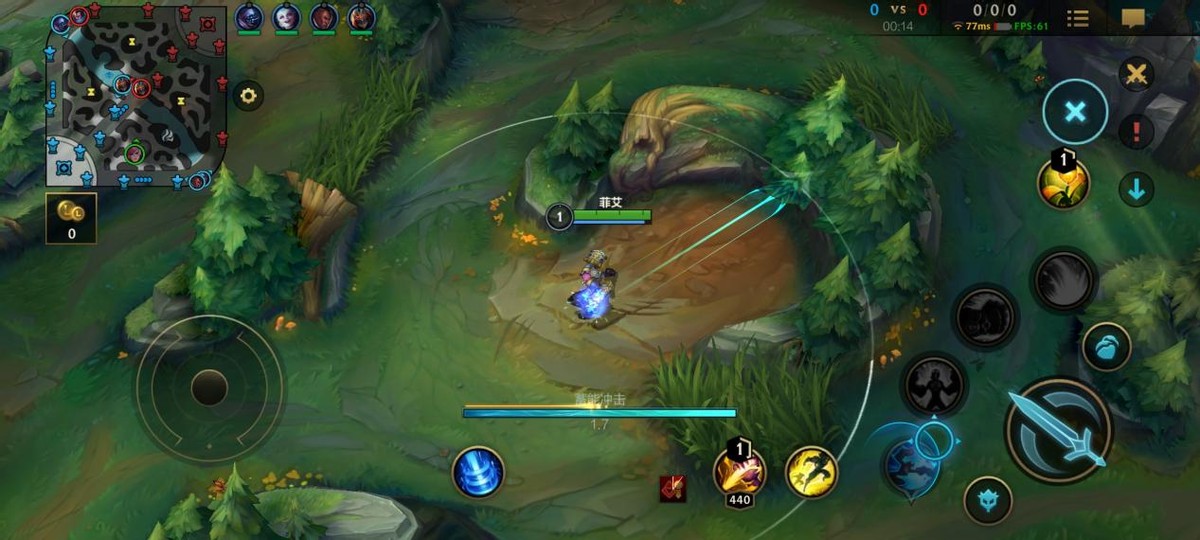
Task: Open settings with the gear icon
Action: [248, 96]
